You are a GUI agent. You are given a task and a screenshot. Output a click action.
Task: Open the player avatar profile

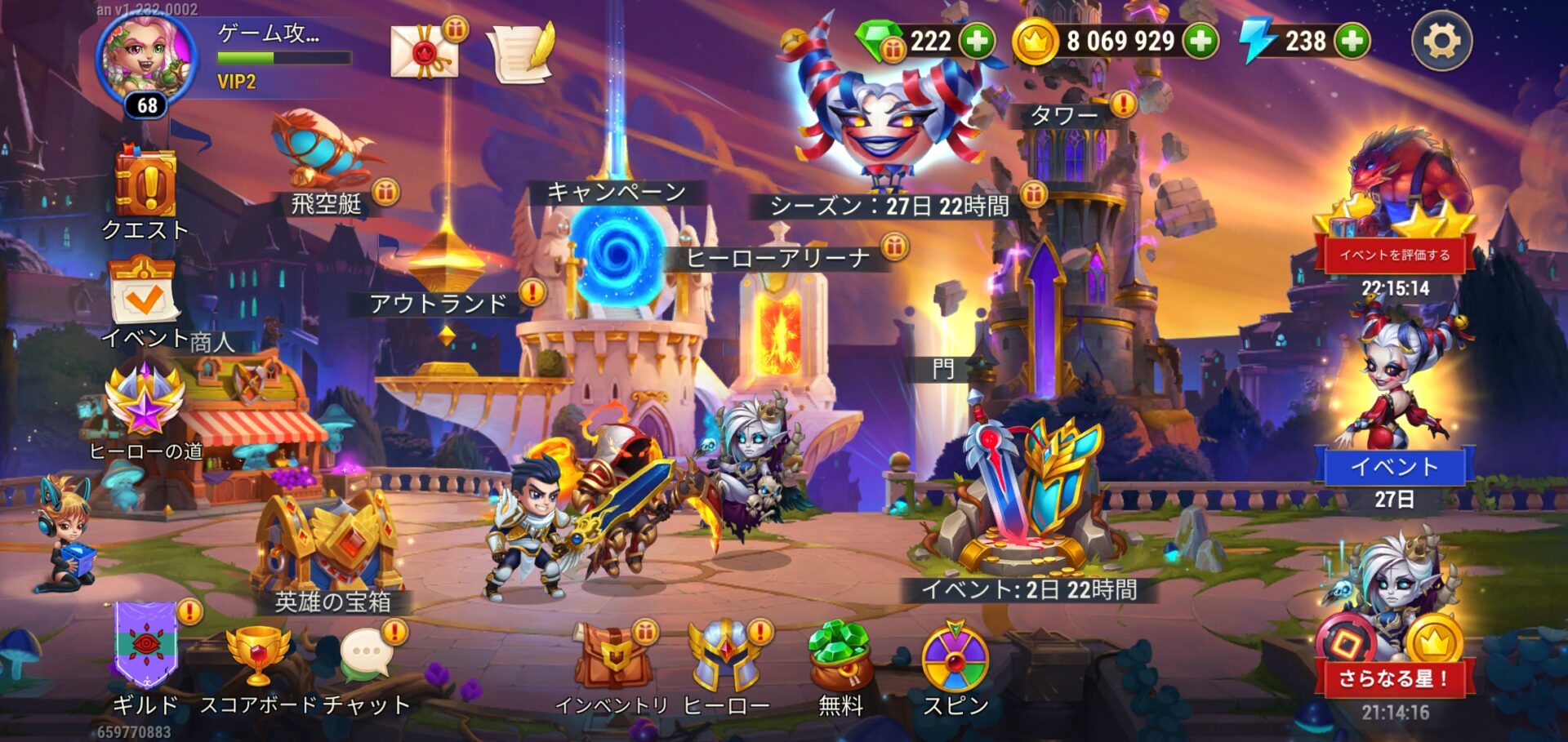tap(147, 61)
